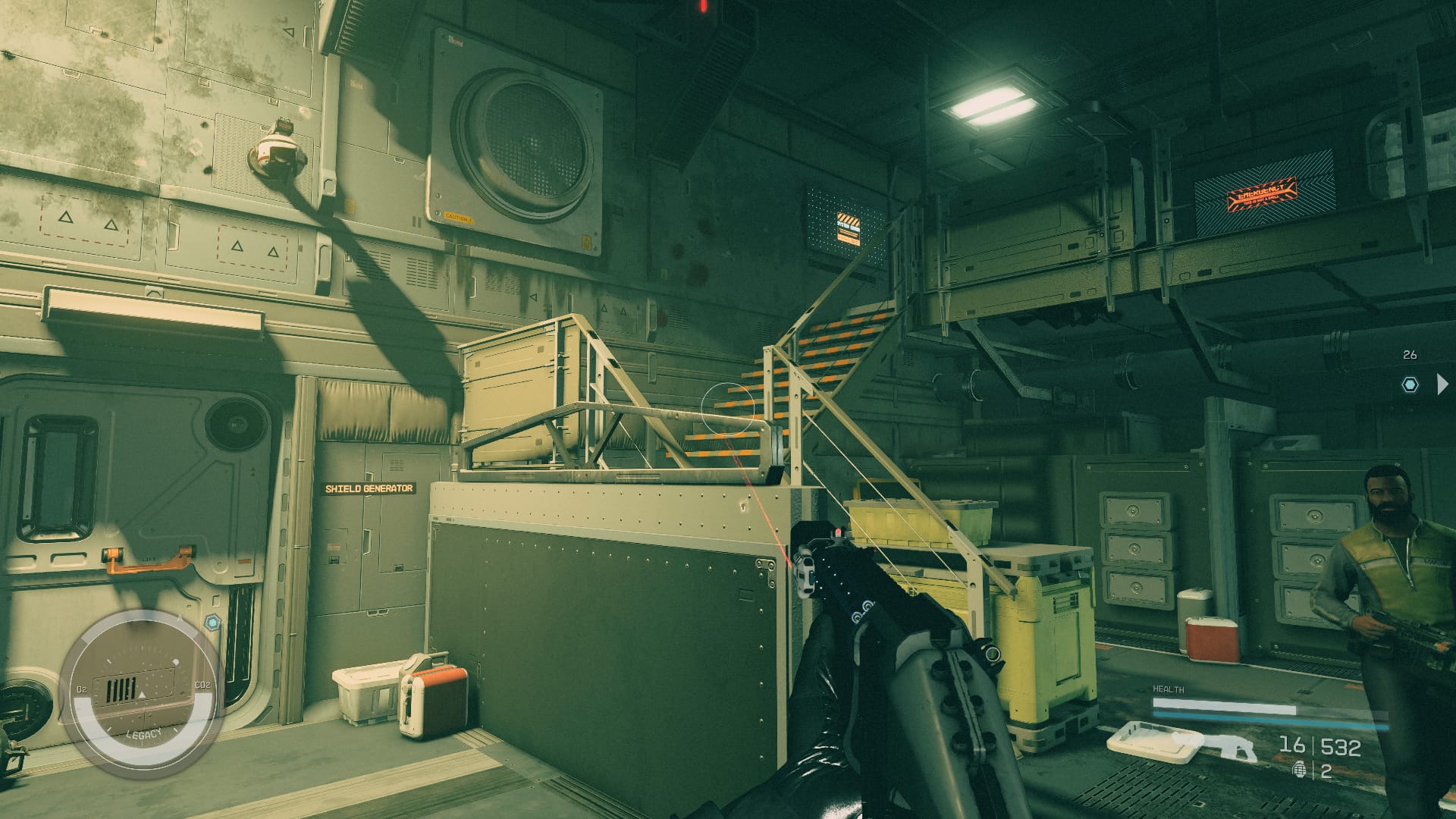Screen dimensions: 1456x819
Task: Click the grenade icon beside the count
Action: [1300, 772]
